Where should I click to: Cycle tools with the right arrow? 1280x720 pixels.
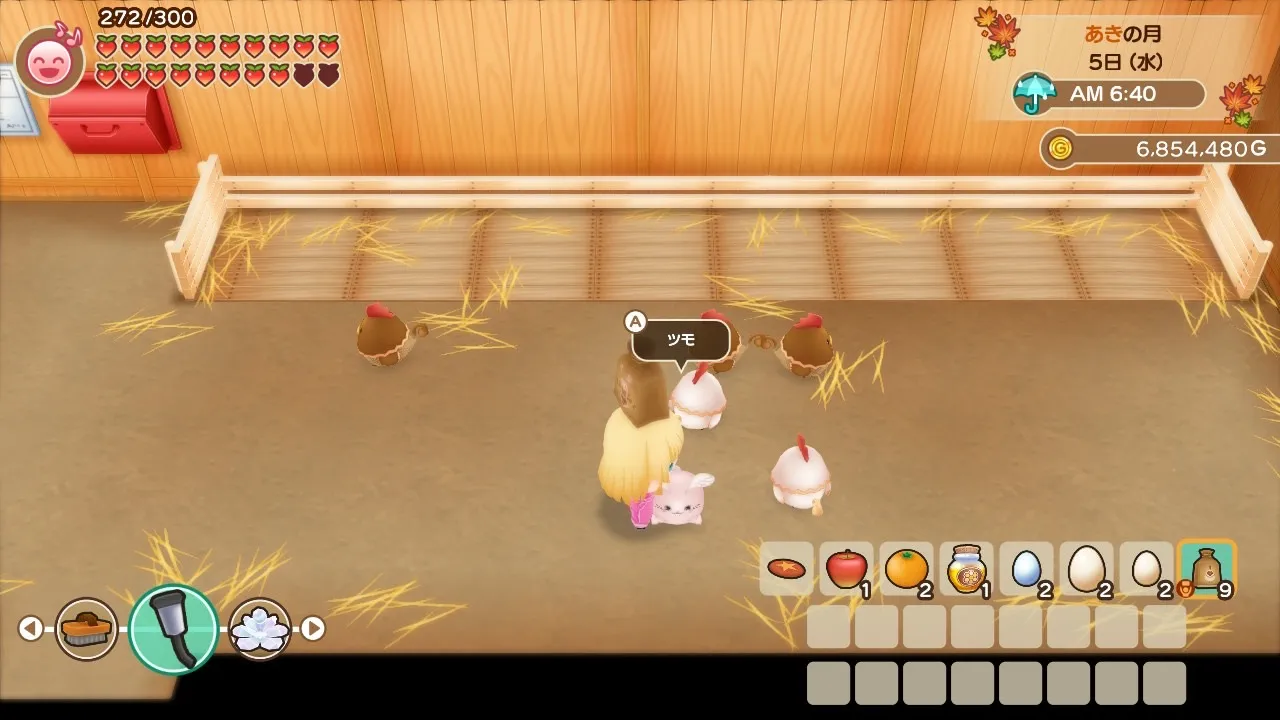pos(313,628)
